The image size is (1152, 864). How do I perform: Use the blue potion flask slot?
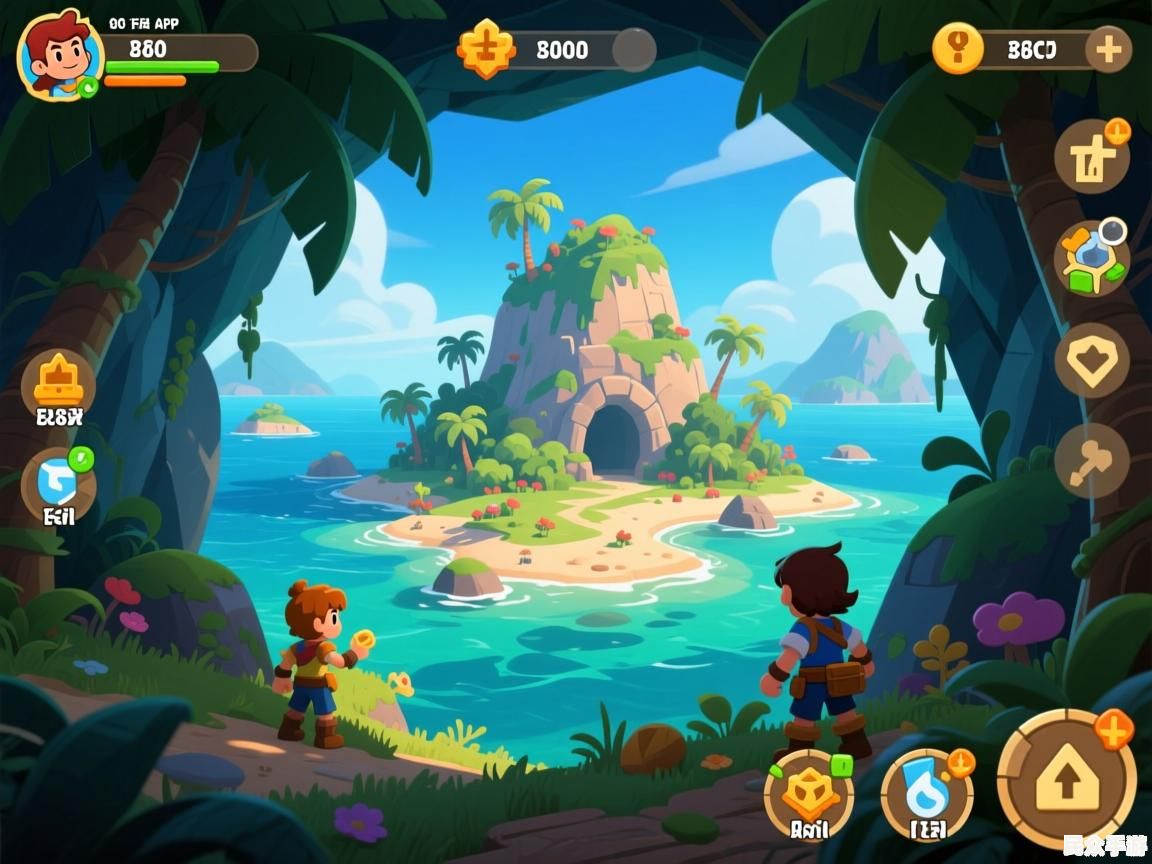[926, 794]
